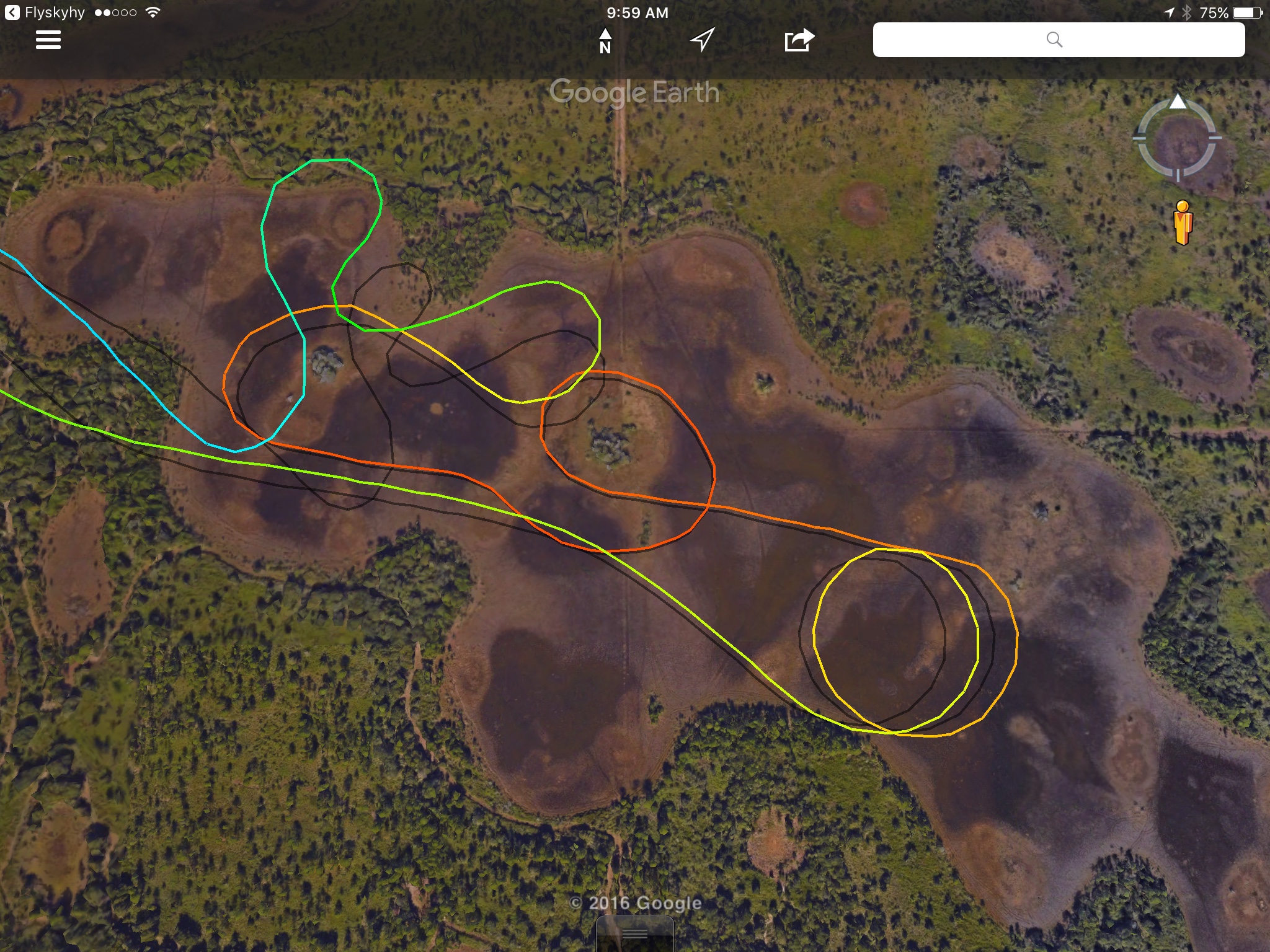Reset the view to north
Image resolution: width=1270 pixels, height=952 pixels.
coord(605,41)
